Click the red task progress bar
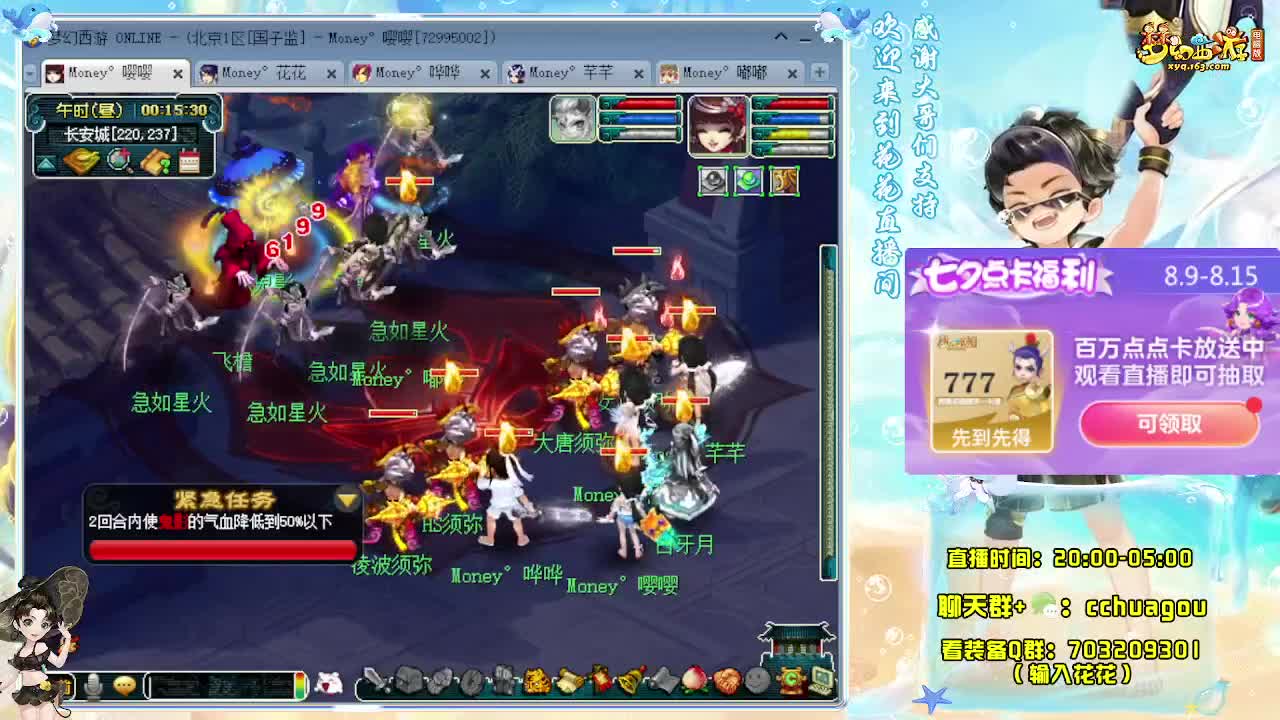This screenshot has height=720, width=1280. (220, 548)
